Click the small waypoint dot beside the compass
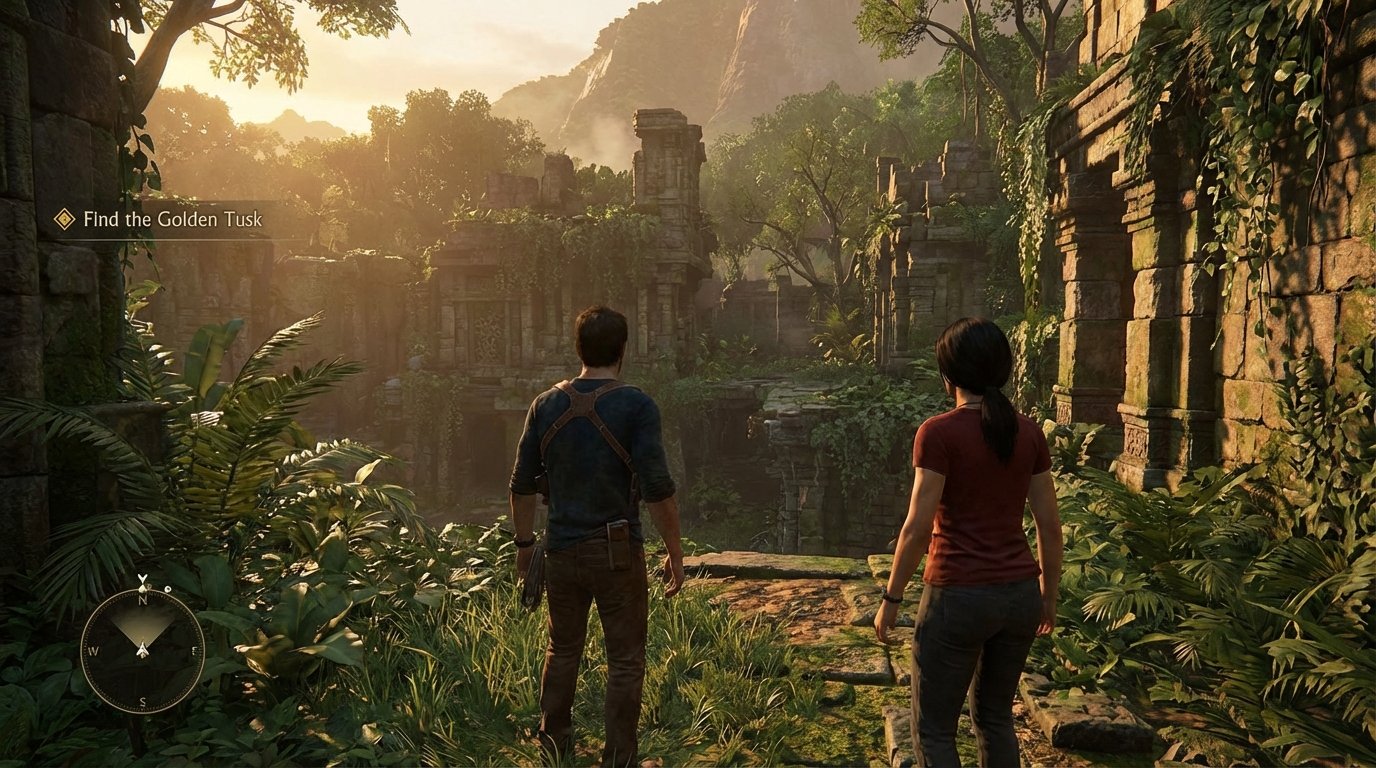The width and height of the screenshot is (1376, 768). 168,587
